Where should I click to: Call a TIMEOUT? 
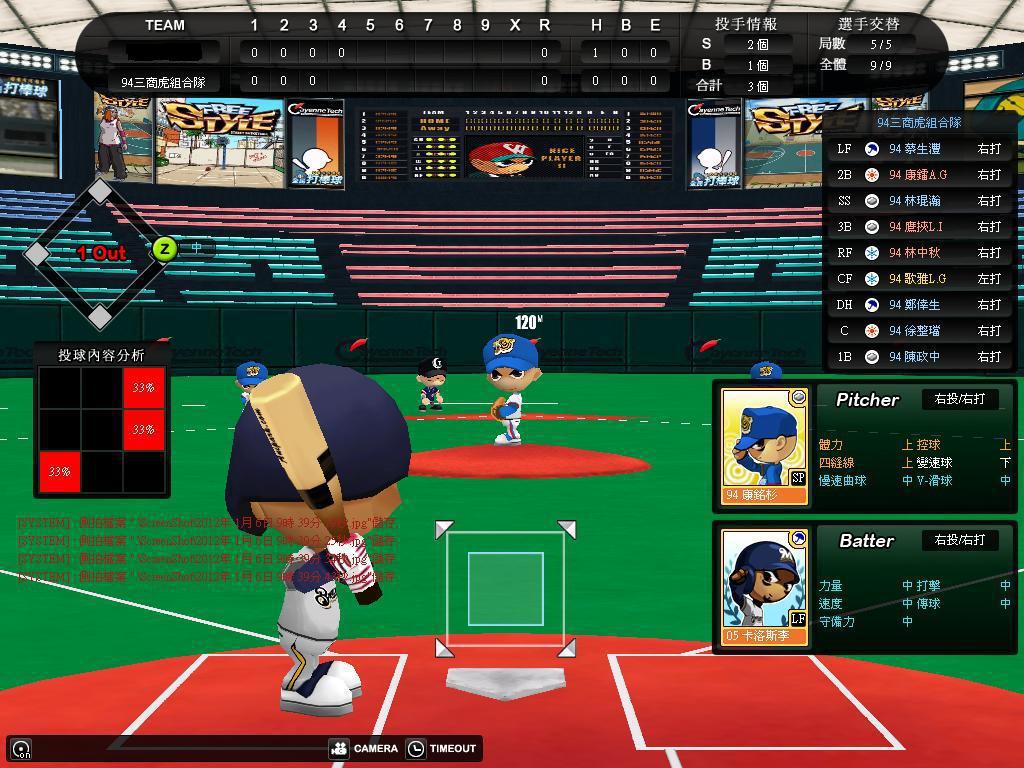443,748
